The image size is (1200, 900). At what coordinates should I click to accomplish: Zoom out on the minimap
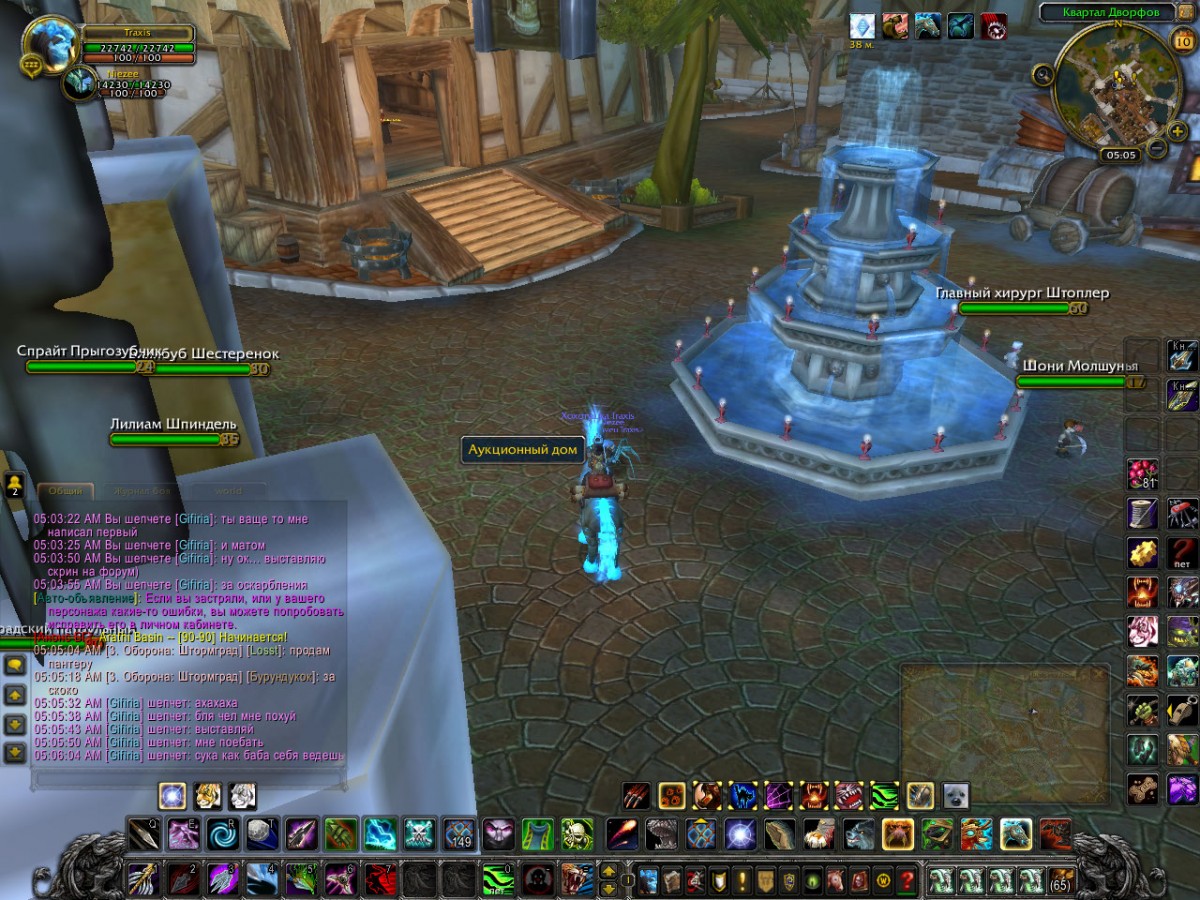pyautogui.click(x=1157, y=150)
